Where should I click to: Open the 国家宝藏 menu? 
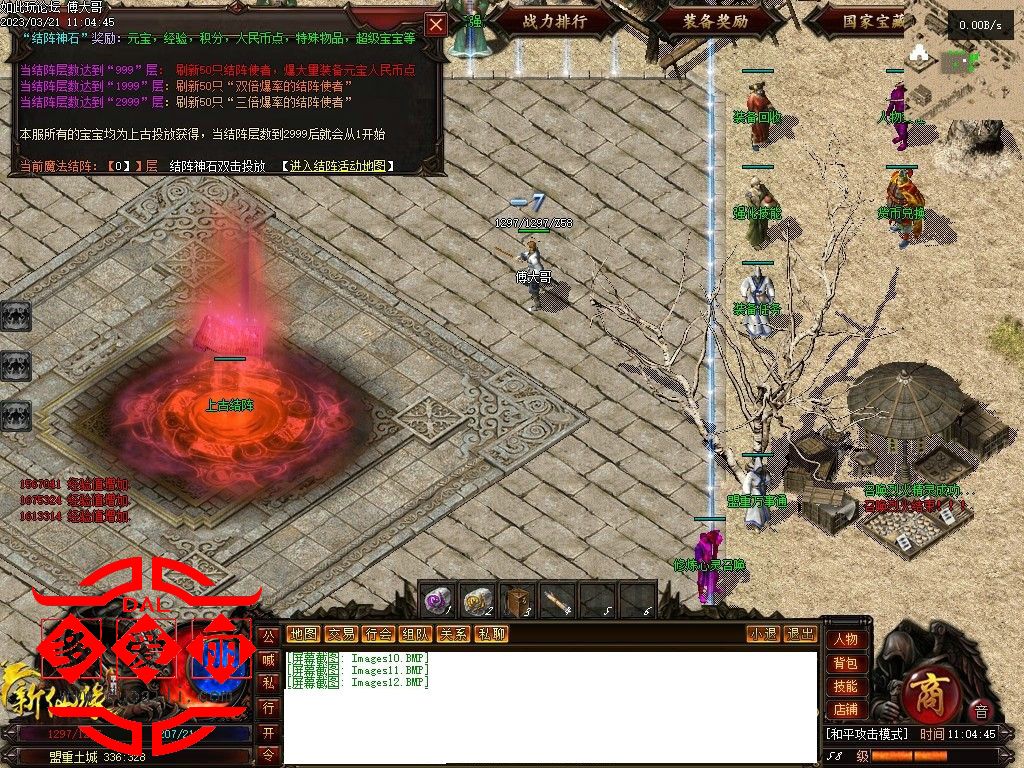872,21
